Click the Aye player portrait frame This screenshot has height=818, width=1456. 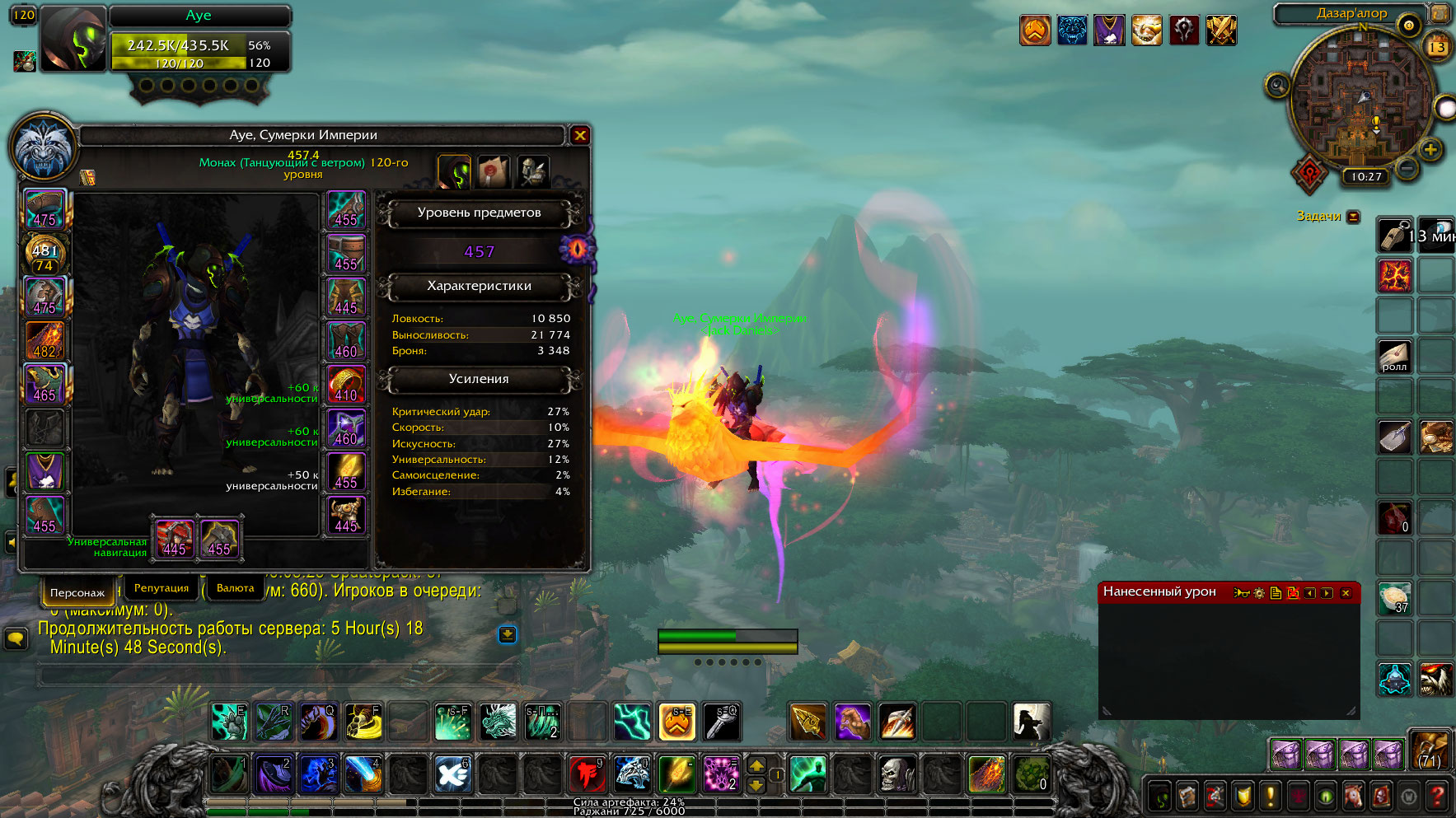(x=73, y=39)
